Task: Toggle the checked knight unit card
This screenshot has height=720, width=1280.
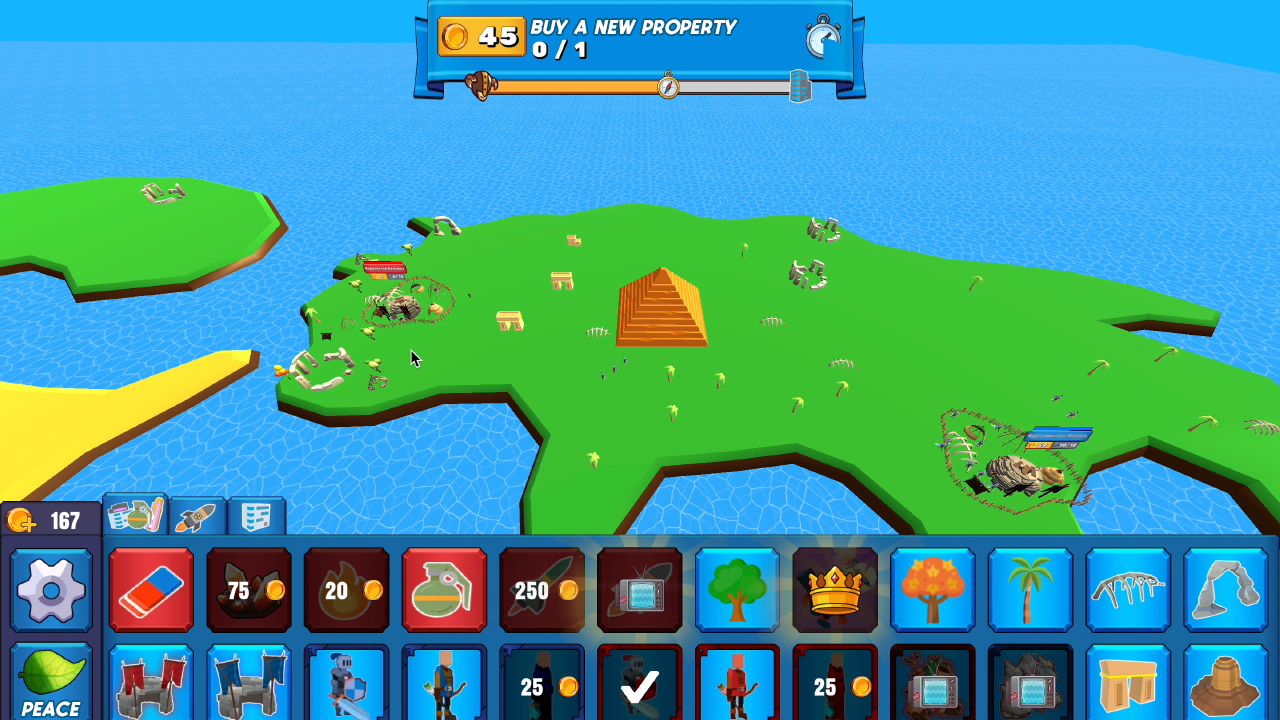Action: point(639,690)
